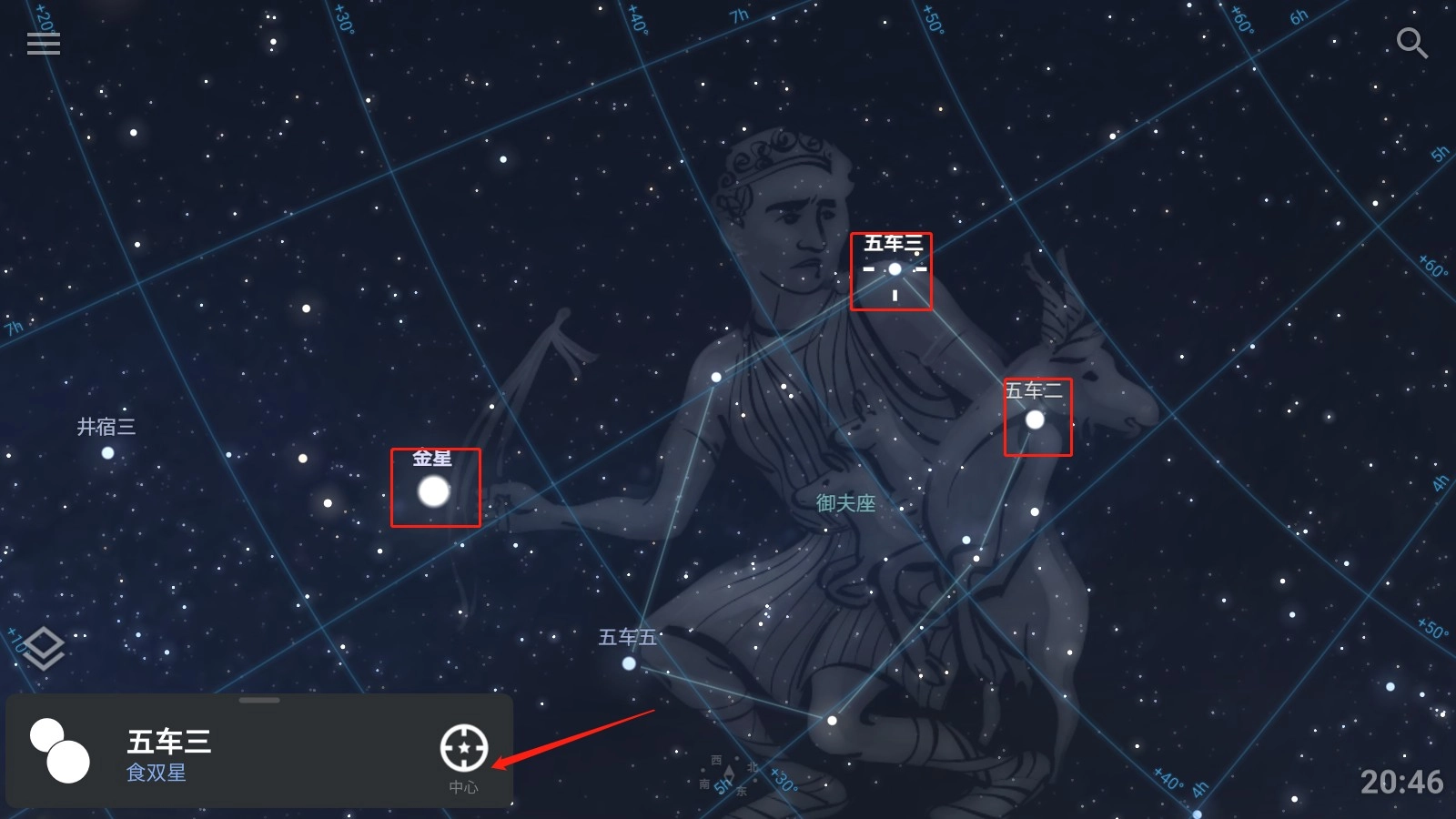This screenshot has width=1456, height=819.
Task: Open the hamburger menu
Action: click(43, 44)
